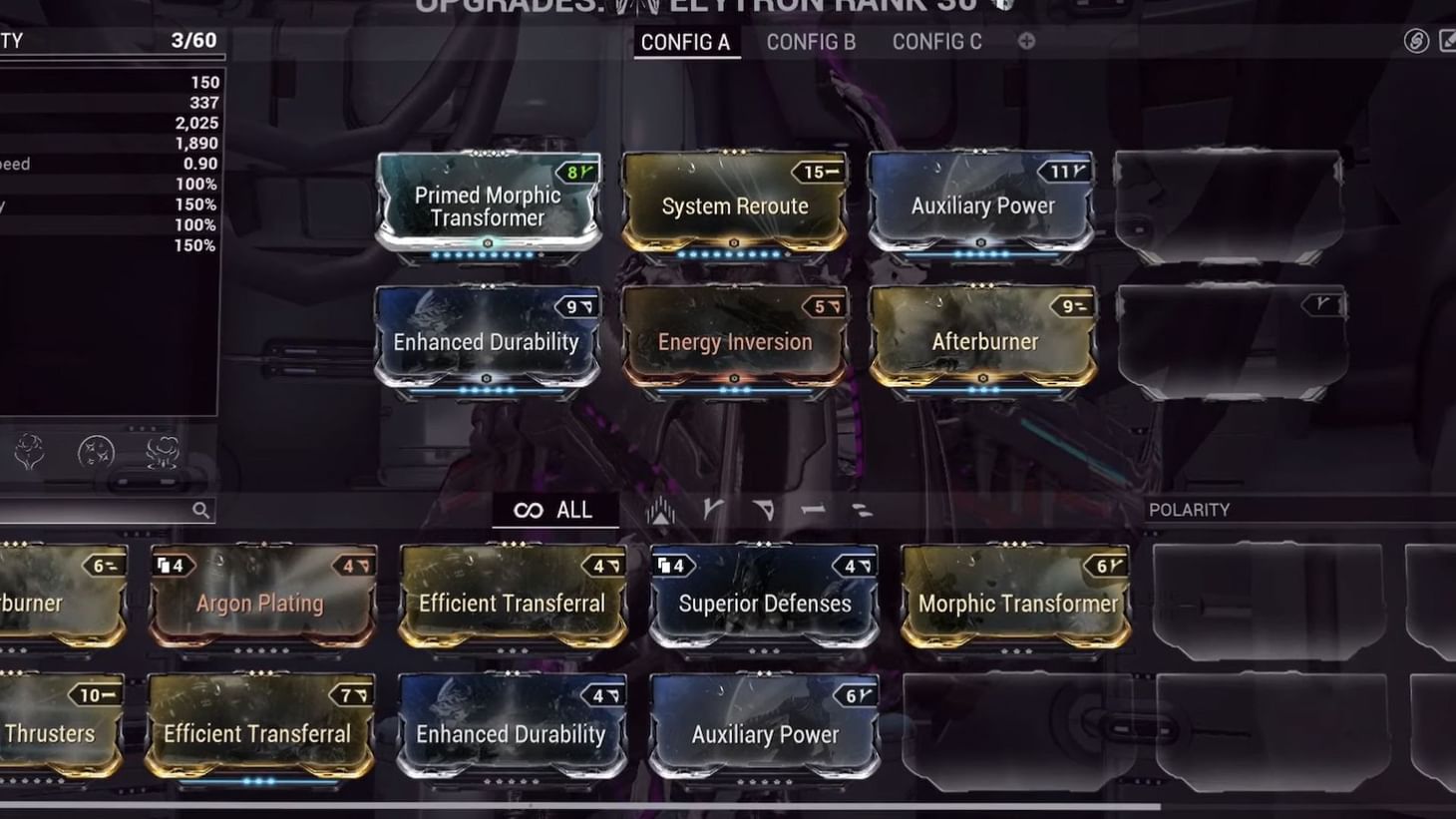
Task: Select the Aura polarity filter icon
Action: [660, 509]
